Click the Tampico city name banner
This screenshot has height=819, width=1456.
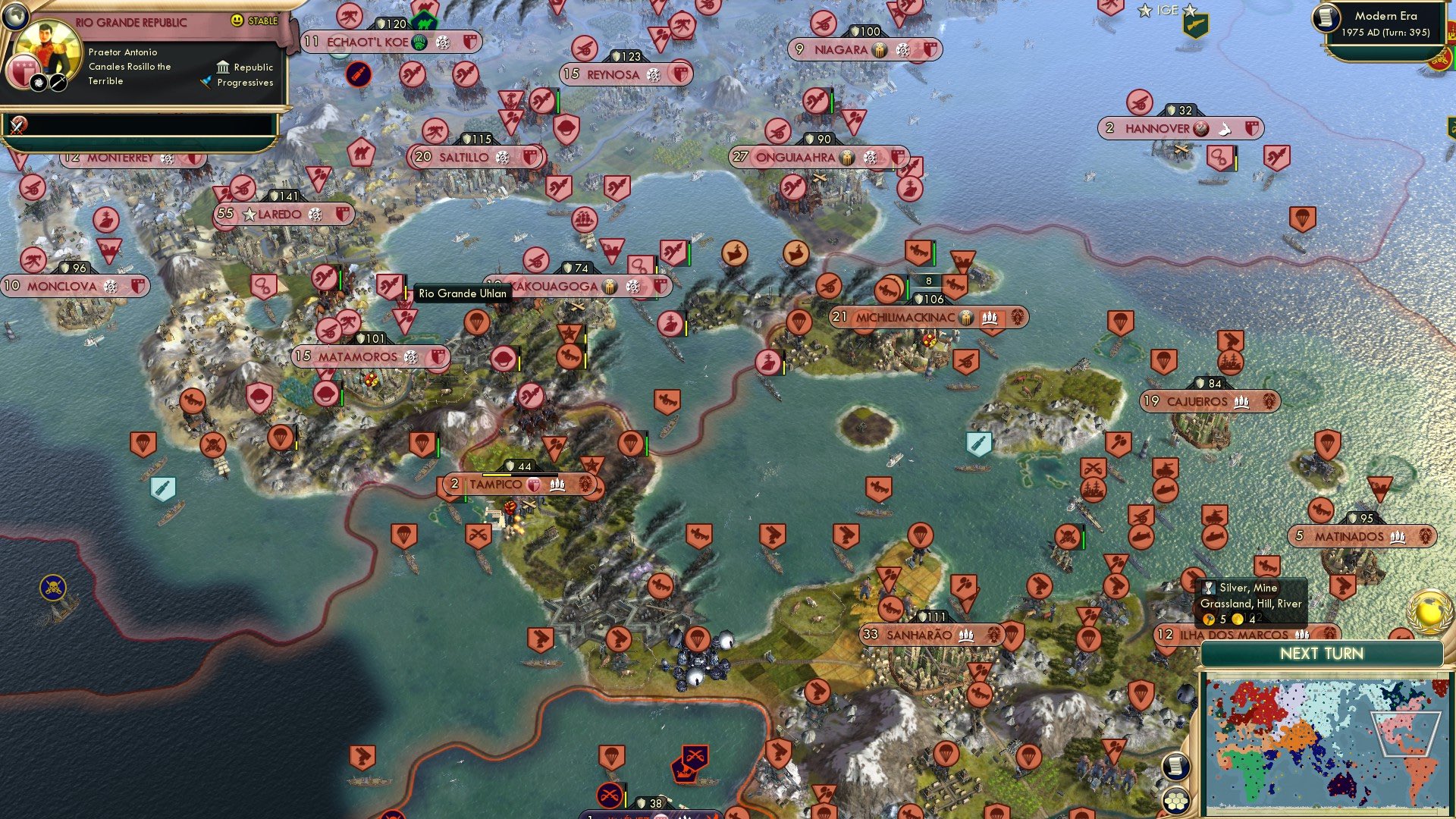(x=494, y=484)
